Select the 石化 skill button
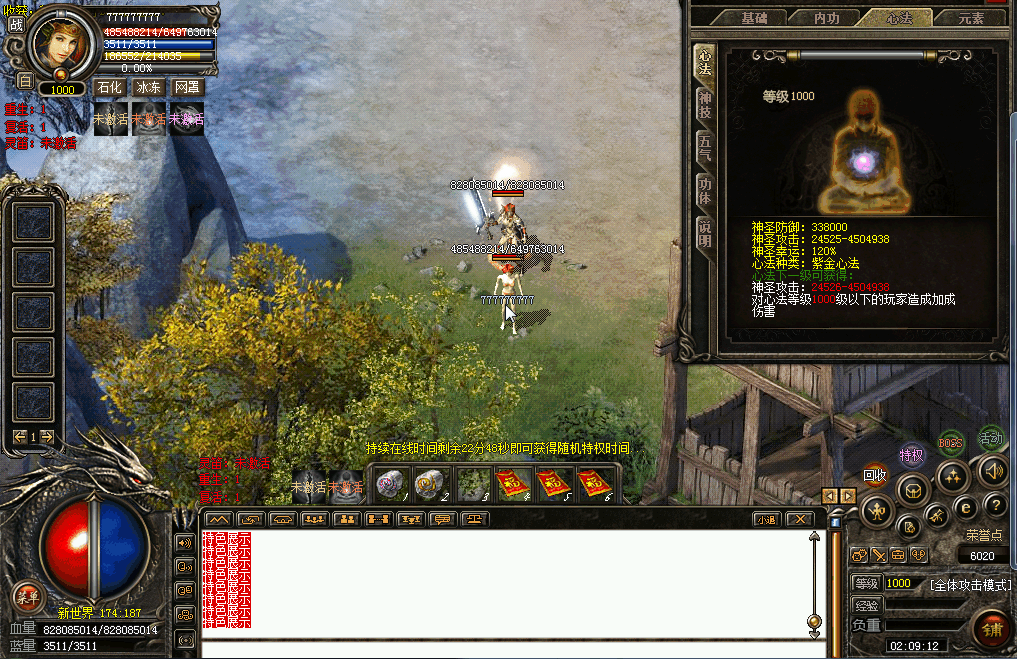Screen dimensions: 1017x659 coord(109,88)
